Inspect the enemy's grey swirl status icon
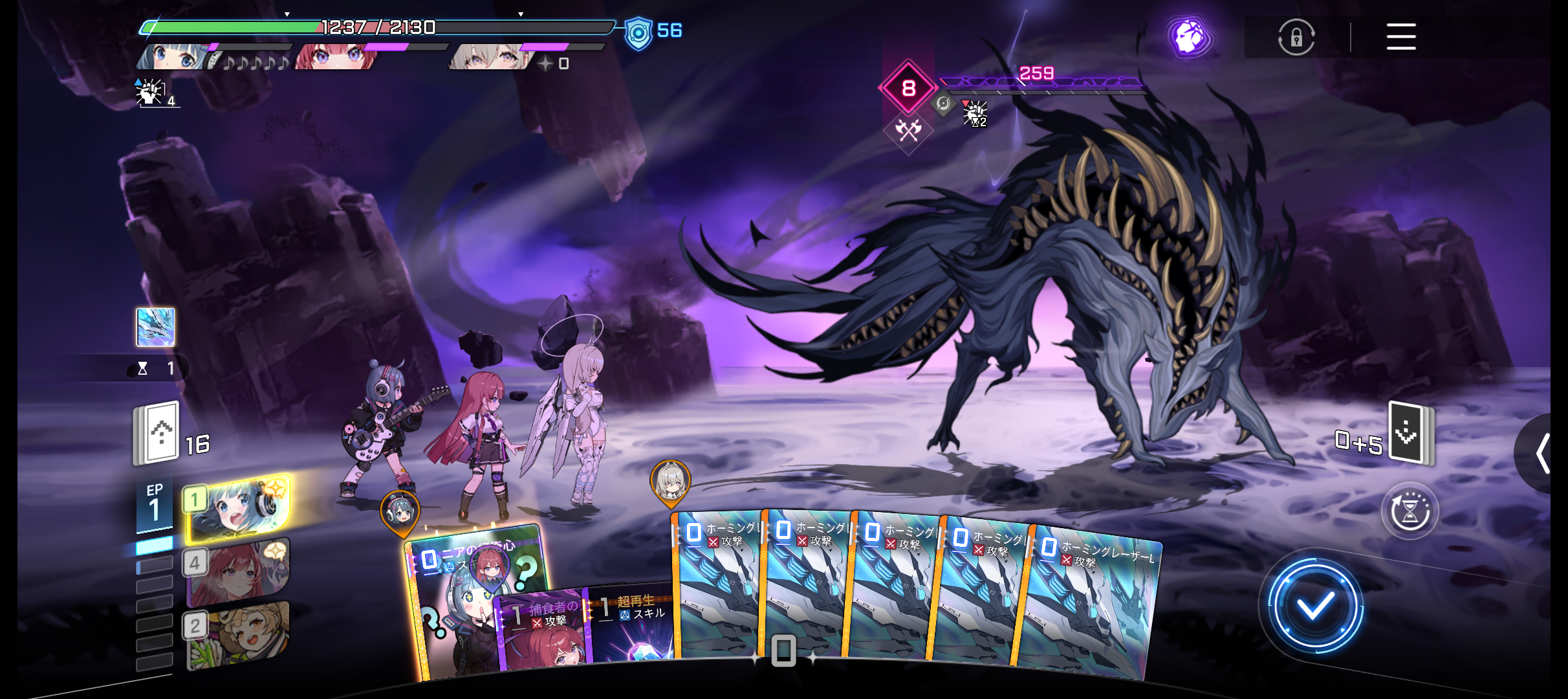The image size is (1568, 699). (943, 104)
